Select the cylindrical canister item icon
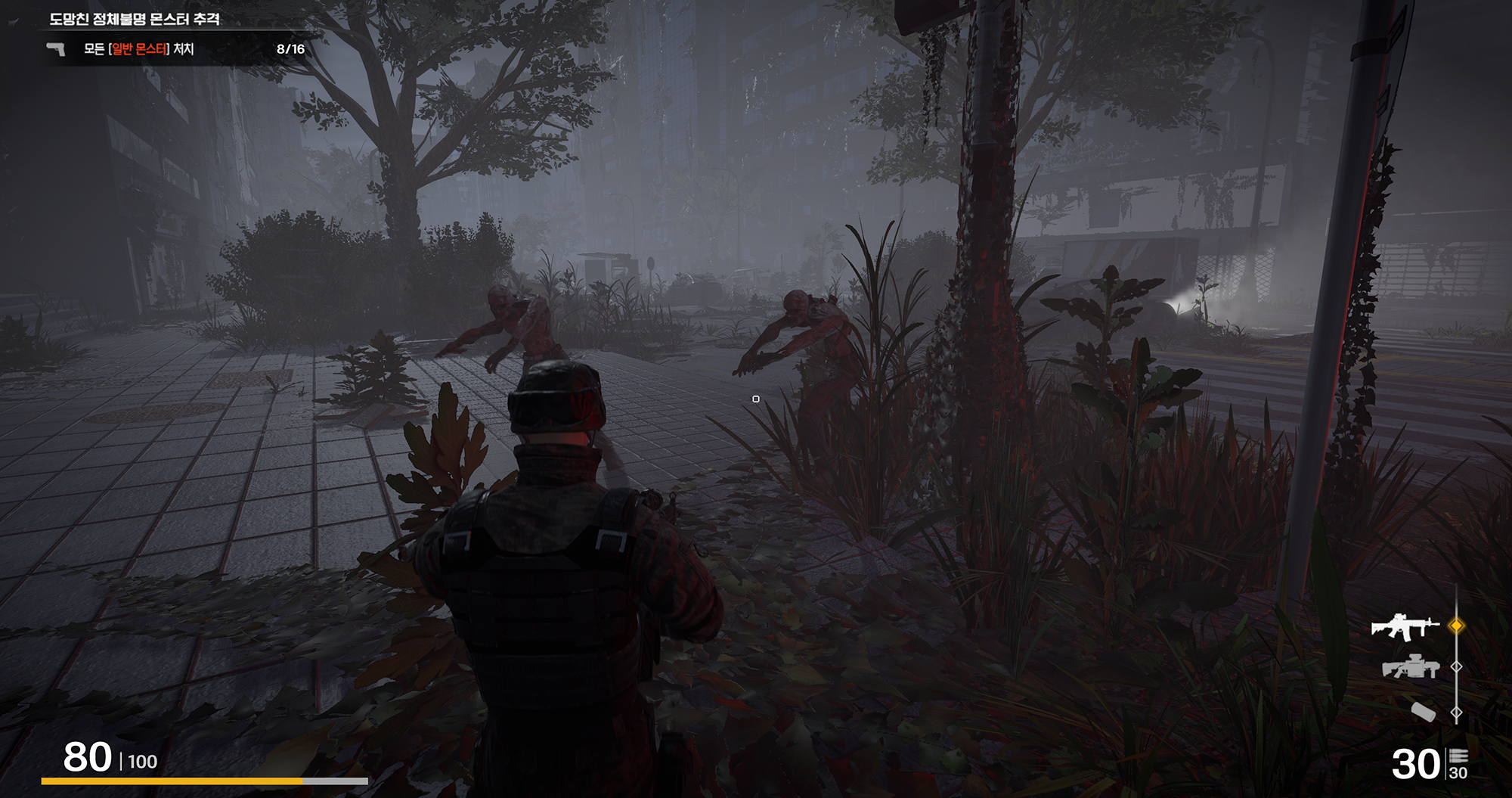The height and width of the screenshot is (798, 1512). pos(1423,711)
